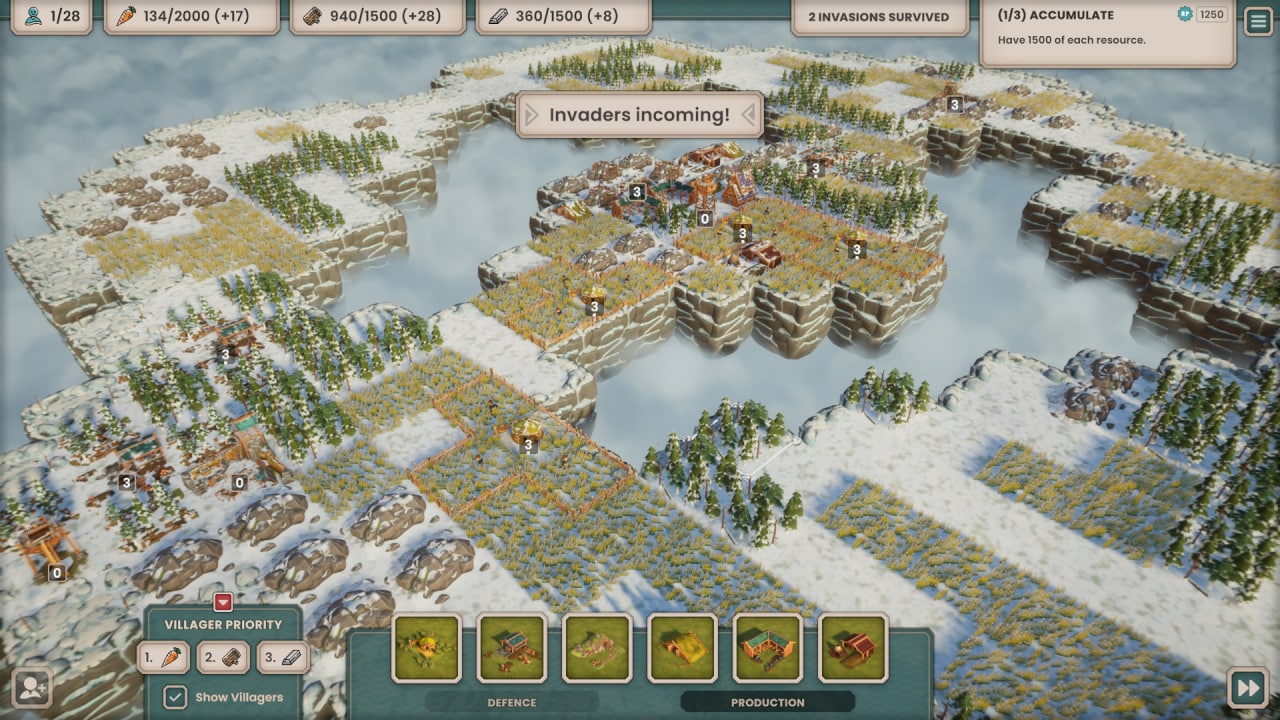Click the add villager button

32,688
